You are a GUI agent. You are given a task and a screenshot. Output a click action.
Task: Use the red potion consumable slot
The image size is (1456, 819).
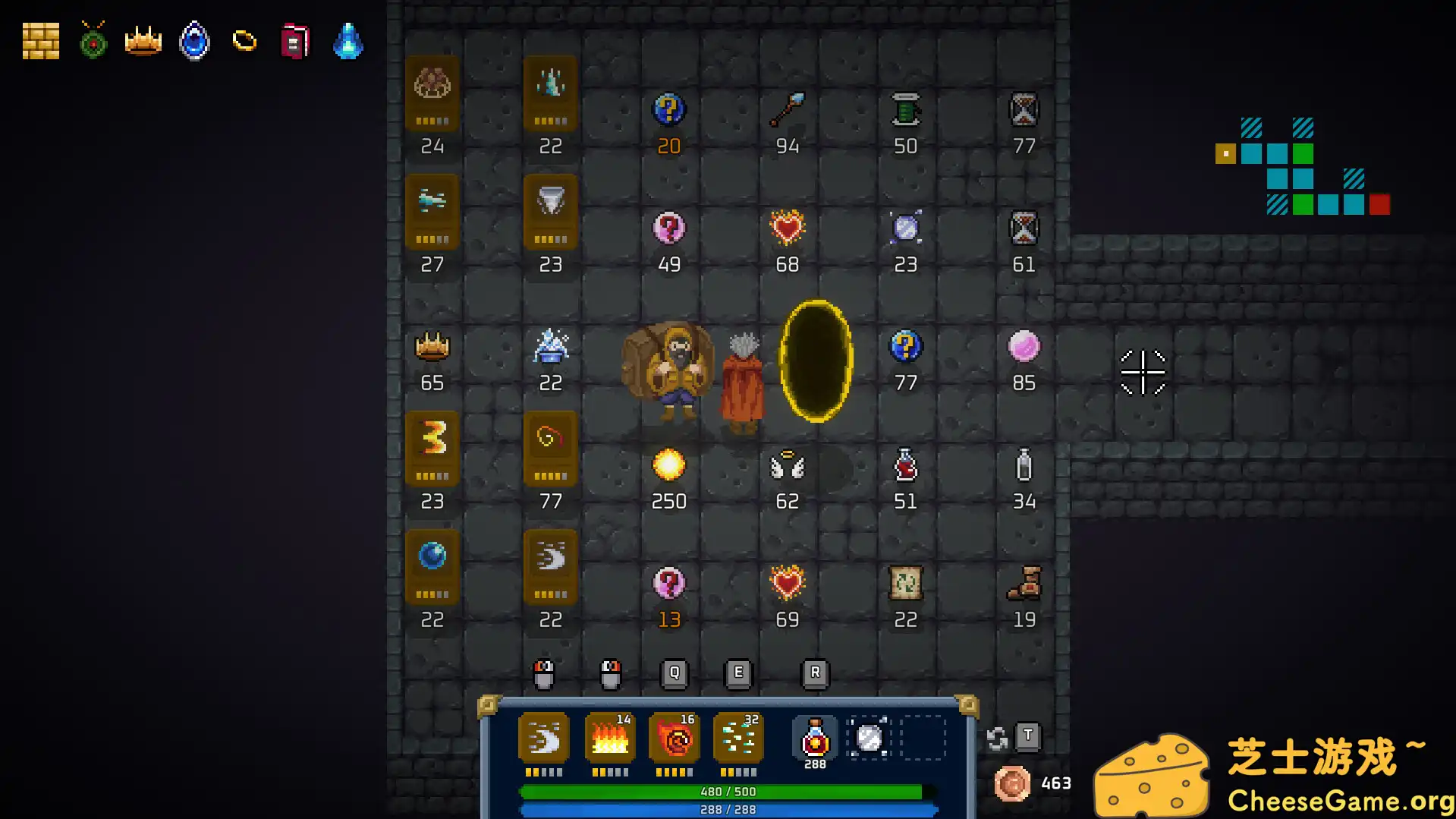[815, 738]
